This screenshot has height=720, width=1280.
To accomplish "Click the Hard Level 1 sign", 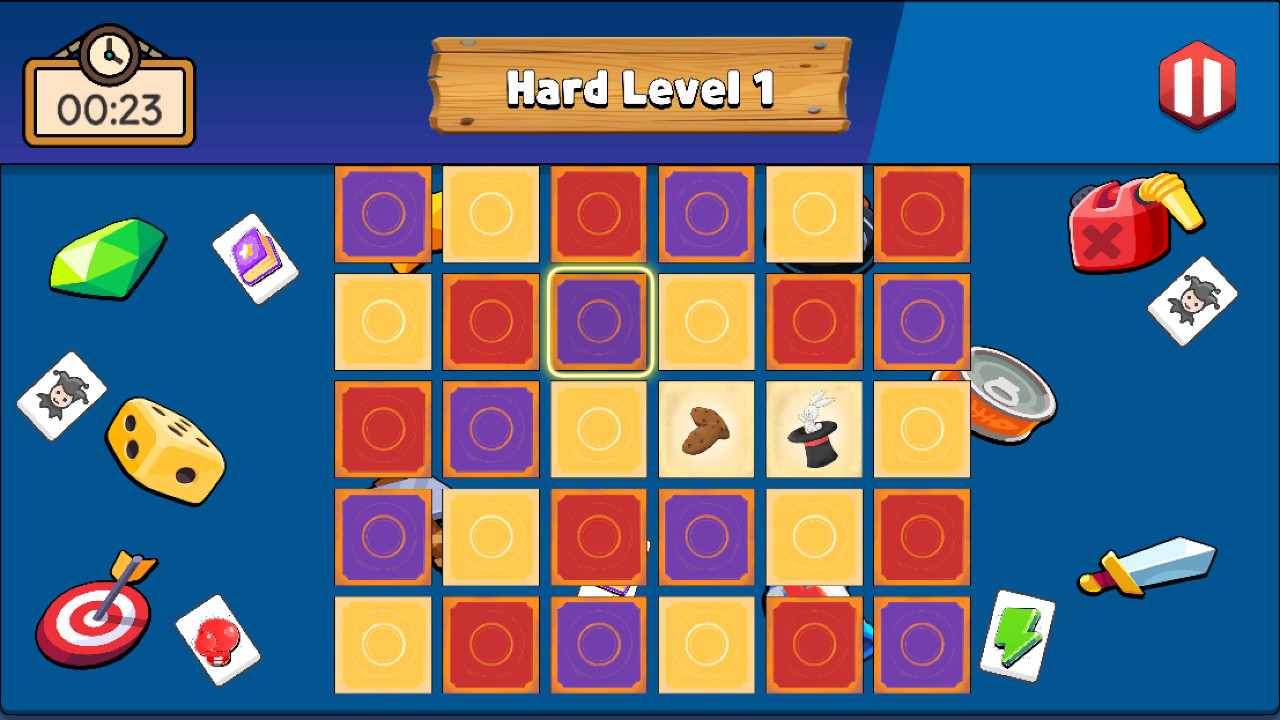I will point(641,88).
